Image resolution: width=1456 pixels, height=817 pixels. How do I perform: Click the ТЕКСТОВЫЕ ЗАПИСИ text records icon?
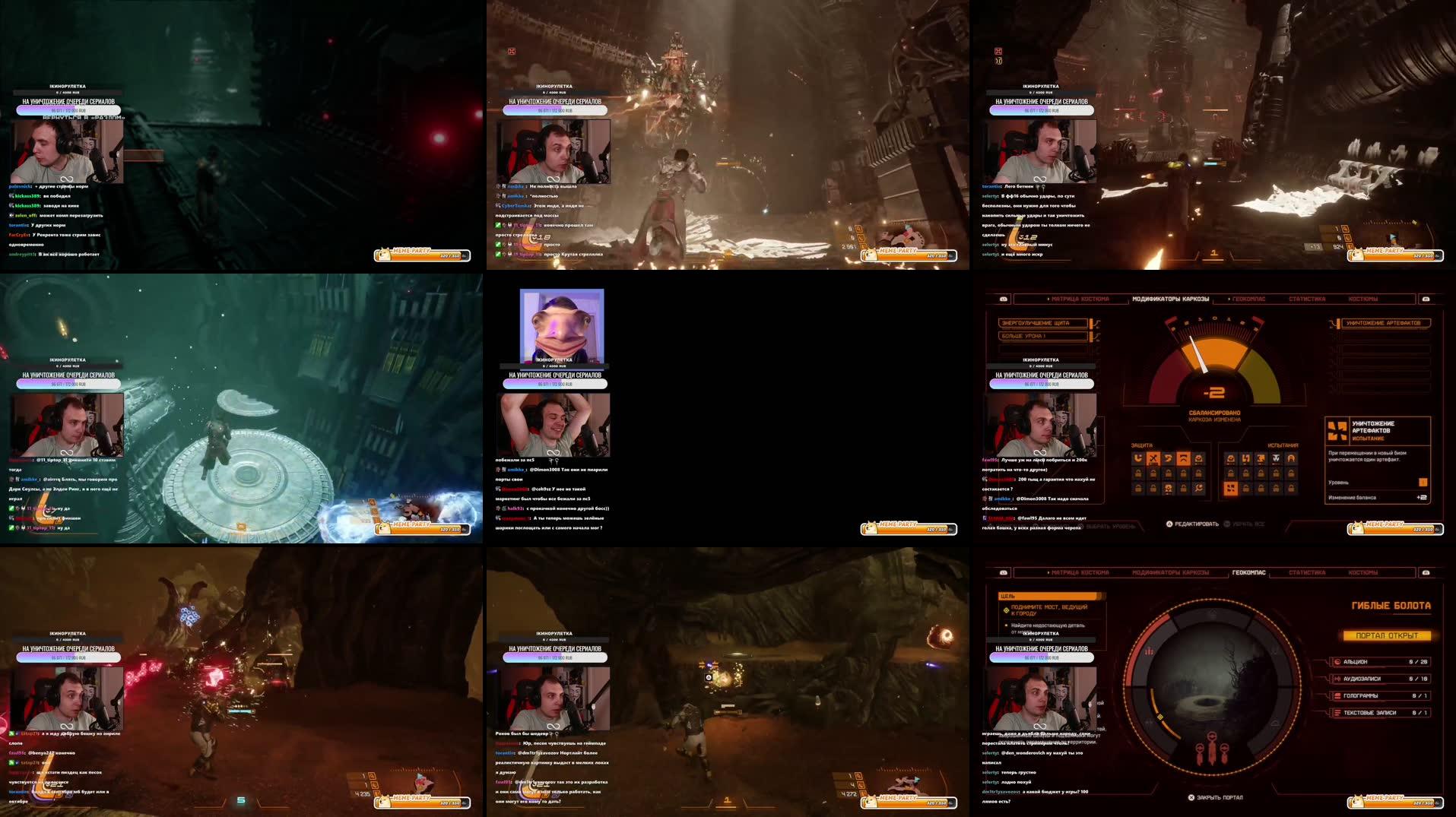[x=1338, y=712]
